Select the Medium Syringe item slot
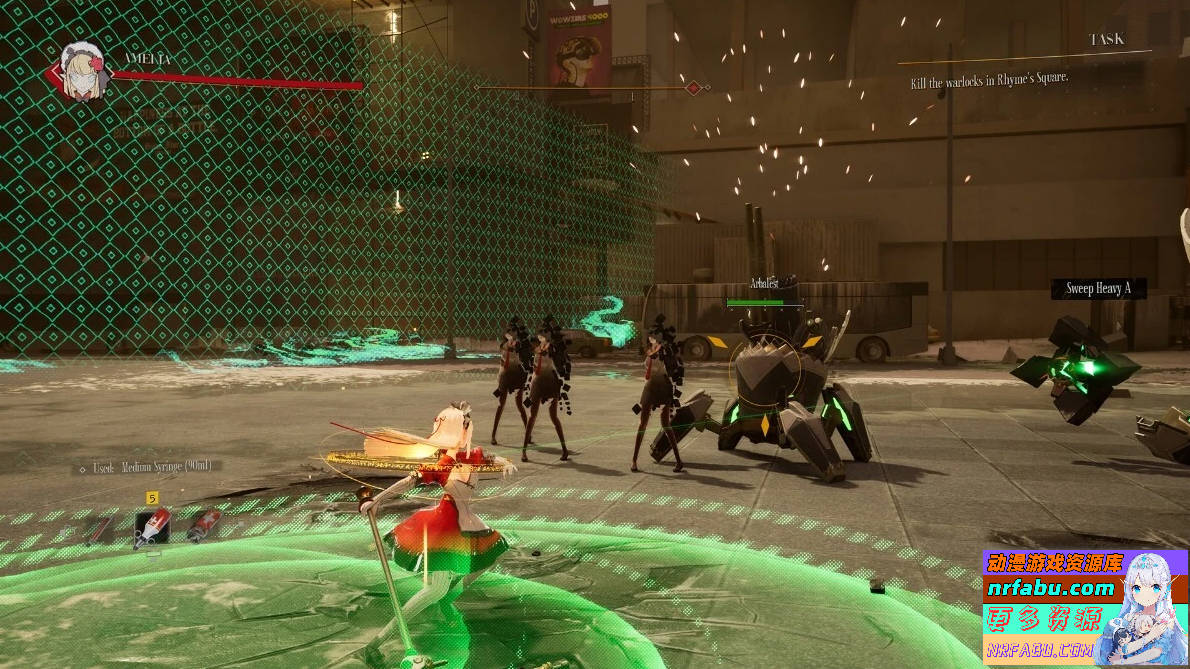 point(152,526)
